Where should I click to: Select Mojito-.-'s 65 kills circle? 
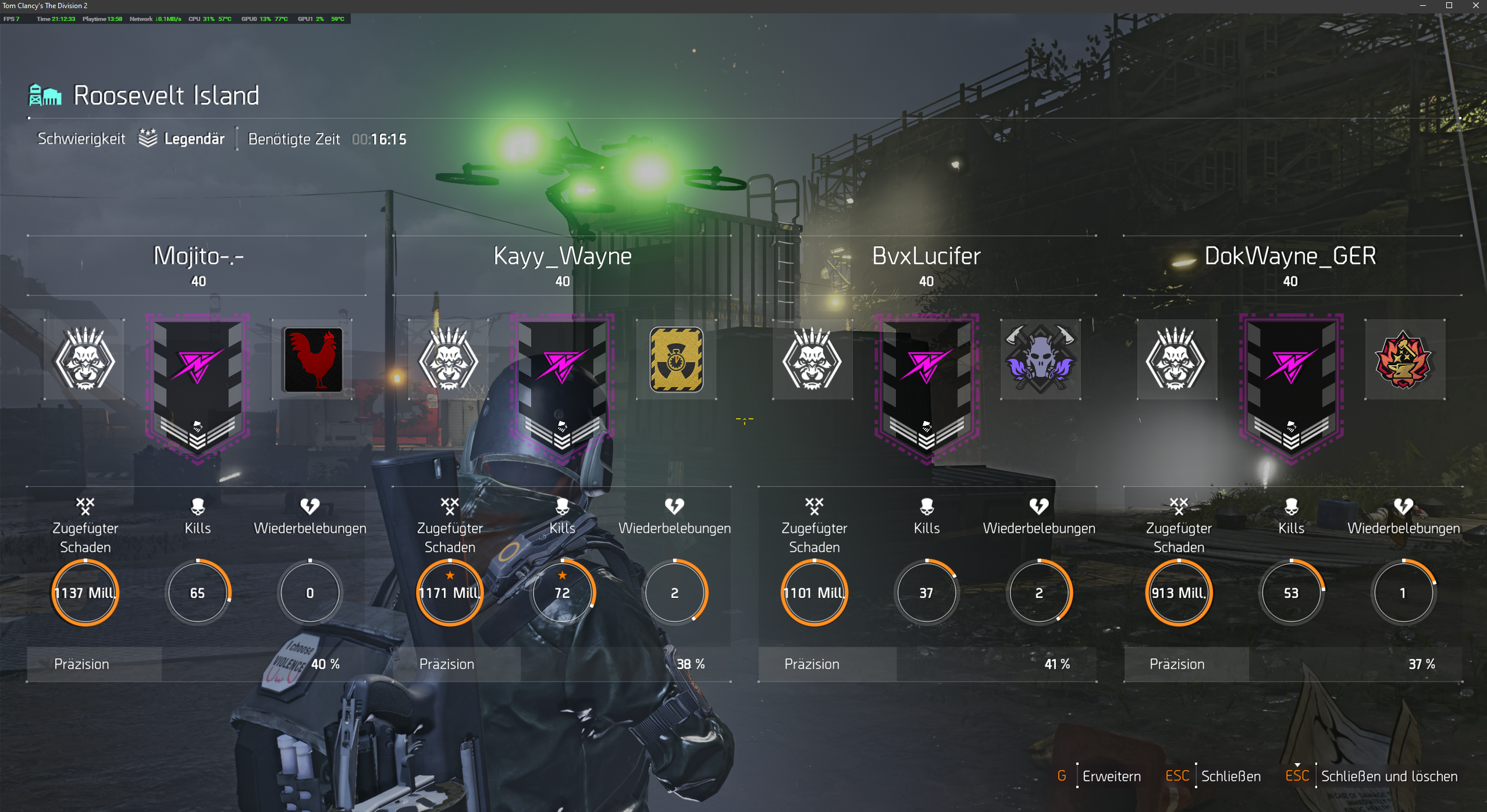tap(198, 593)
